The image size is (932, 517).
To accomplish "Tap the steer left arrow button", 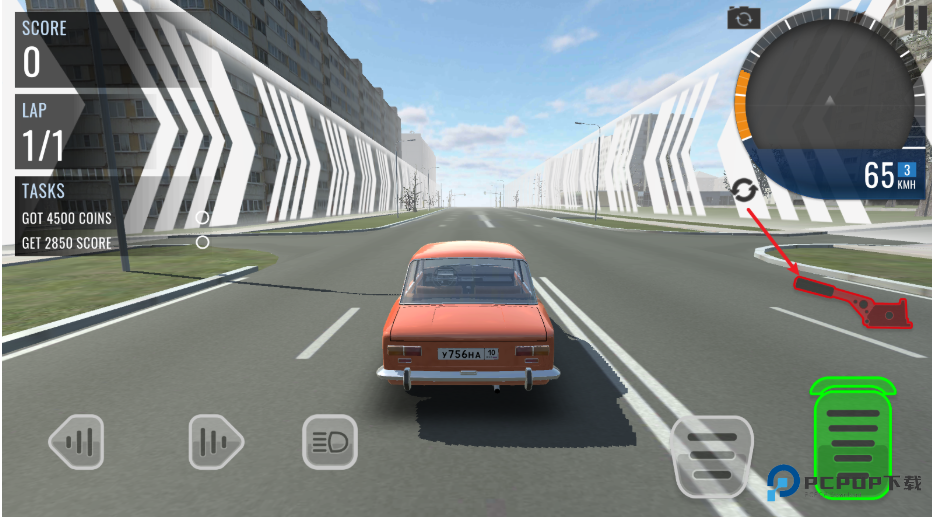I will [77, 441].
